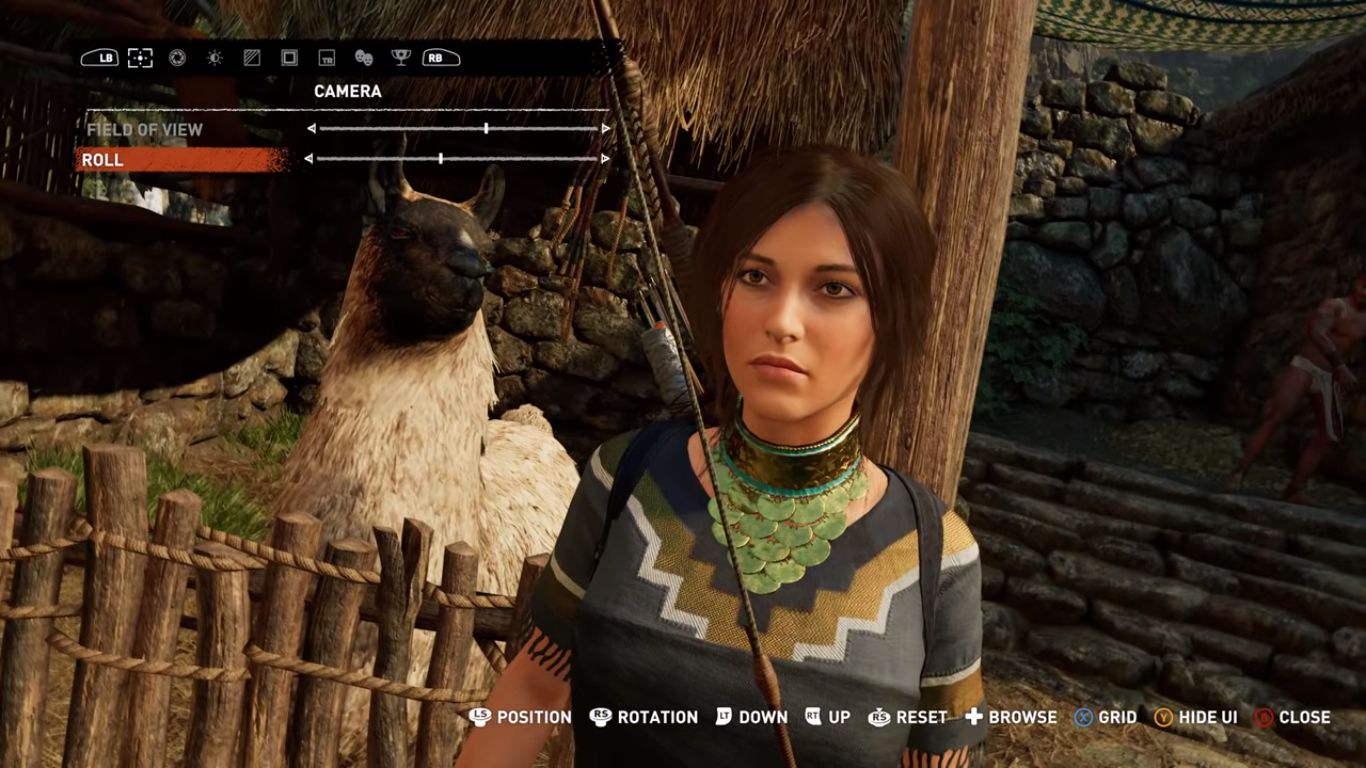Open the square frame border tab
Image resolution: width=1366 pixels, height=768 pixels.
(x=289, y=58)
